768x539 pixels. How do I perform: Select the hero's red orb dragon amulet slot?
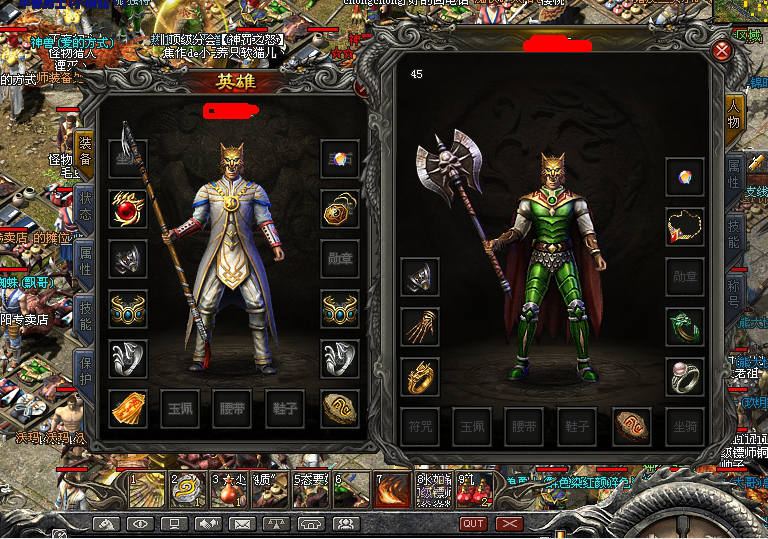point(128,209)
